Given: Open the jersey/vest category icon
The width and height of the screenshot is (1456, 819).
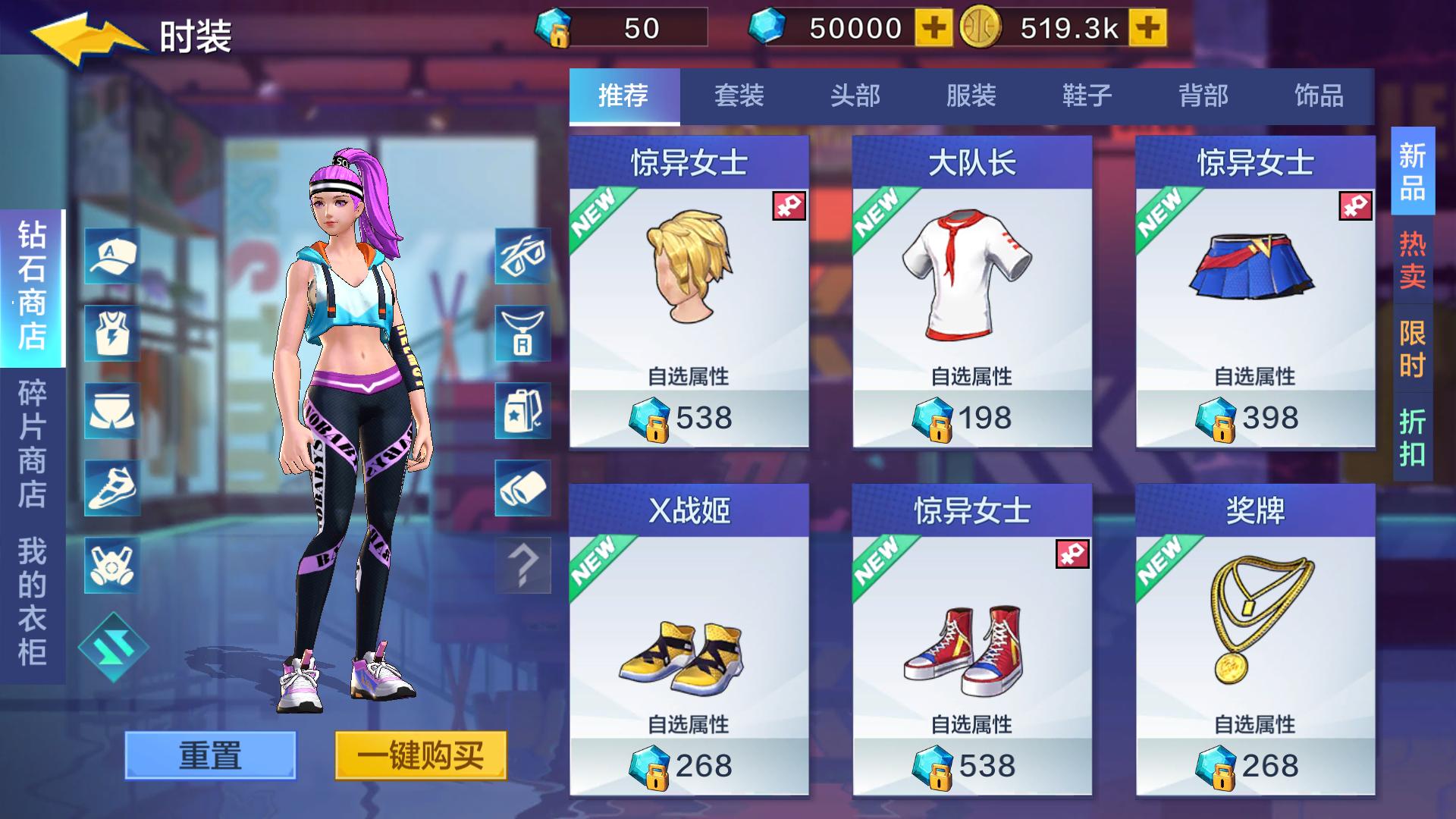Looking at the screenshot, I should (x=111, y=334).
